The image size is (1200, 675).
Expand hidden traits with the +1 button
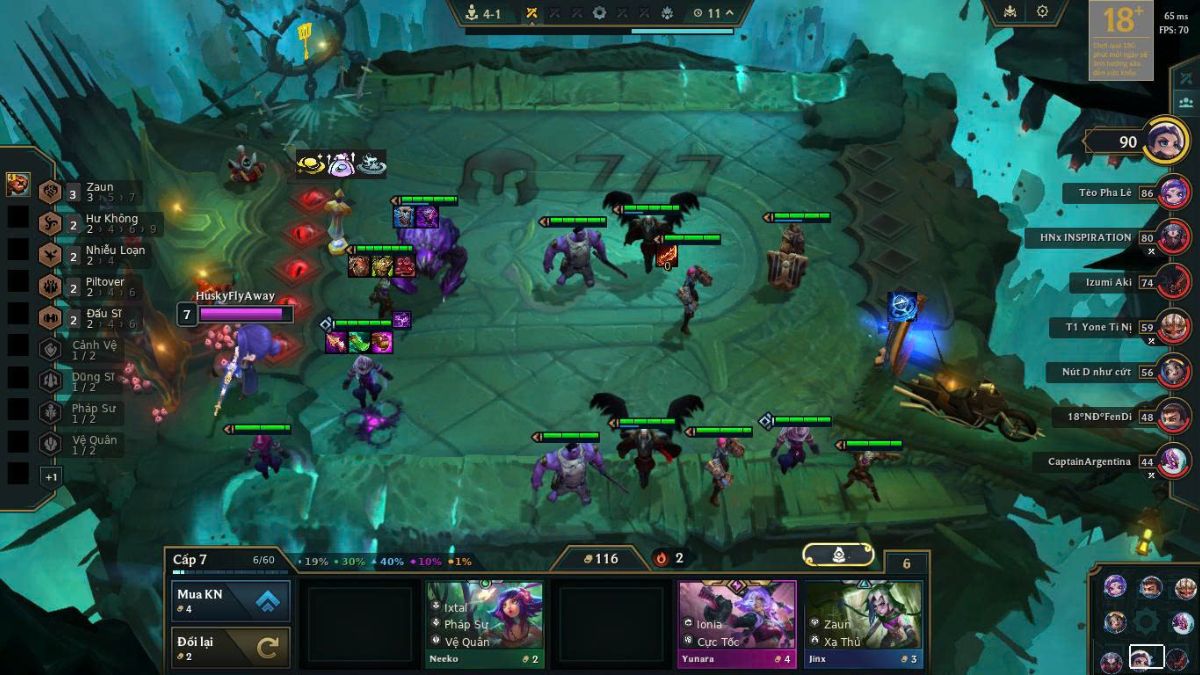pos(51,477)
